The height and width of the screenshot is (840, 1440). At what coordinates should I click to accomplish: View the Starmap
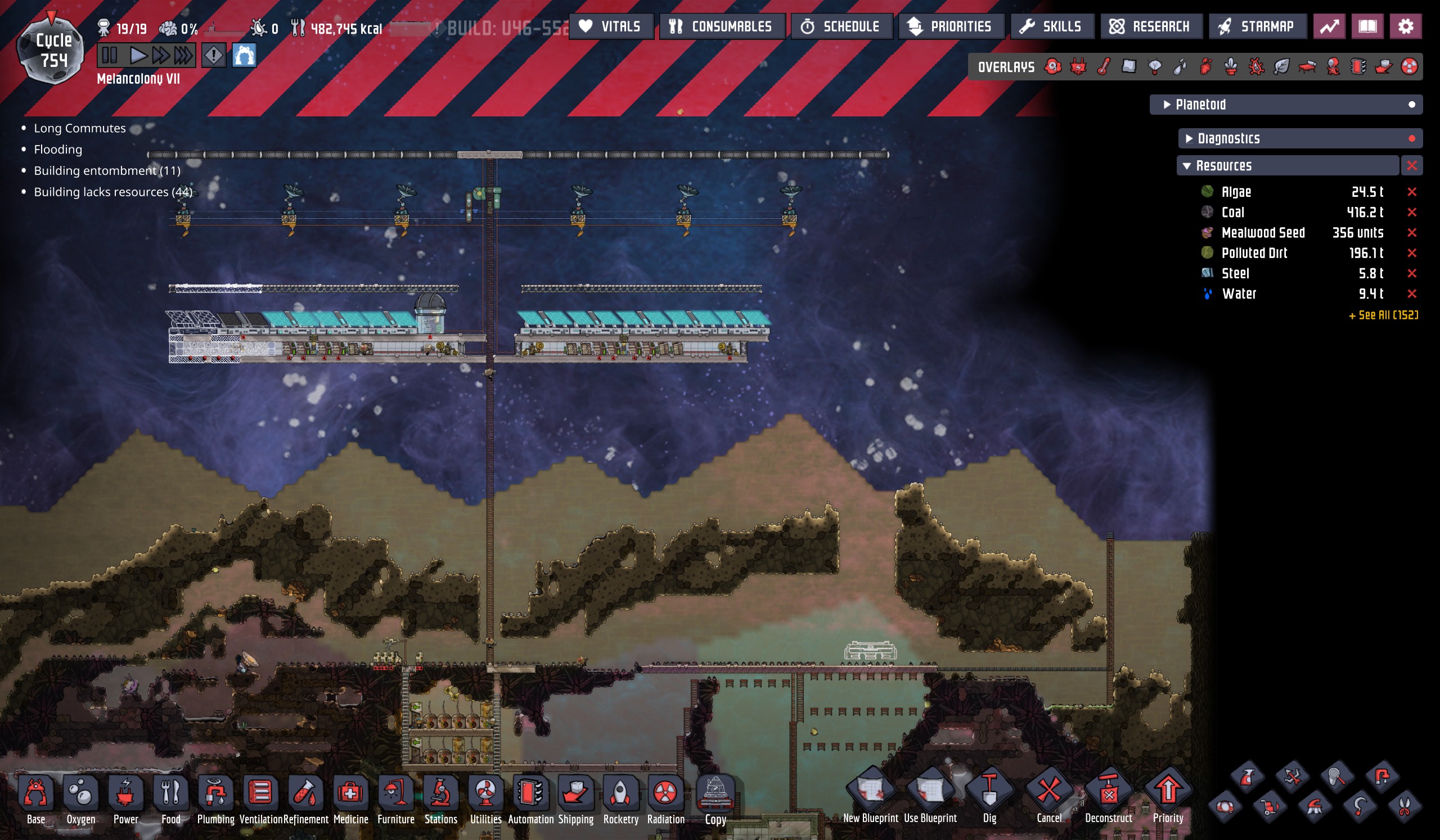click(x=1257, y=26)
